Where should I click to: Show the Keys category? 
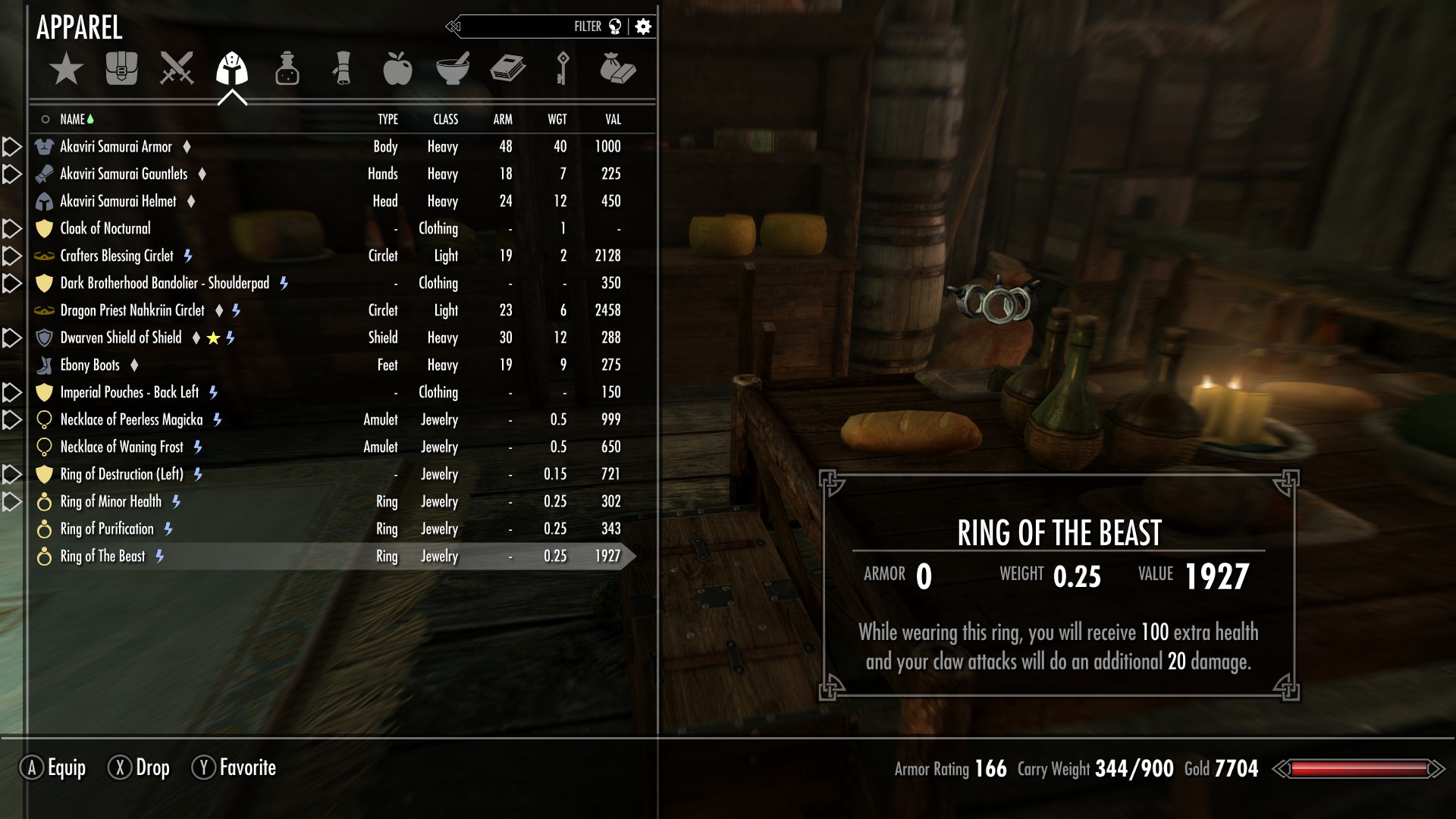coord(562,69)
